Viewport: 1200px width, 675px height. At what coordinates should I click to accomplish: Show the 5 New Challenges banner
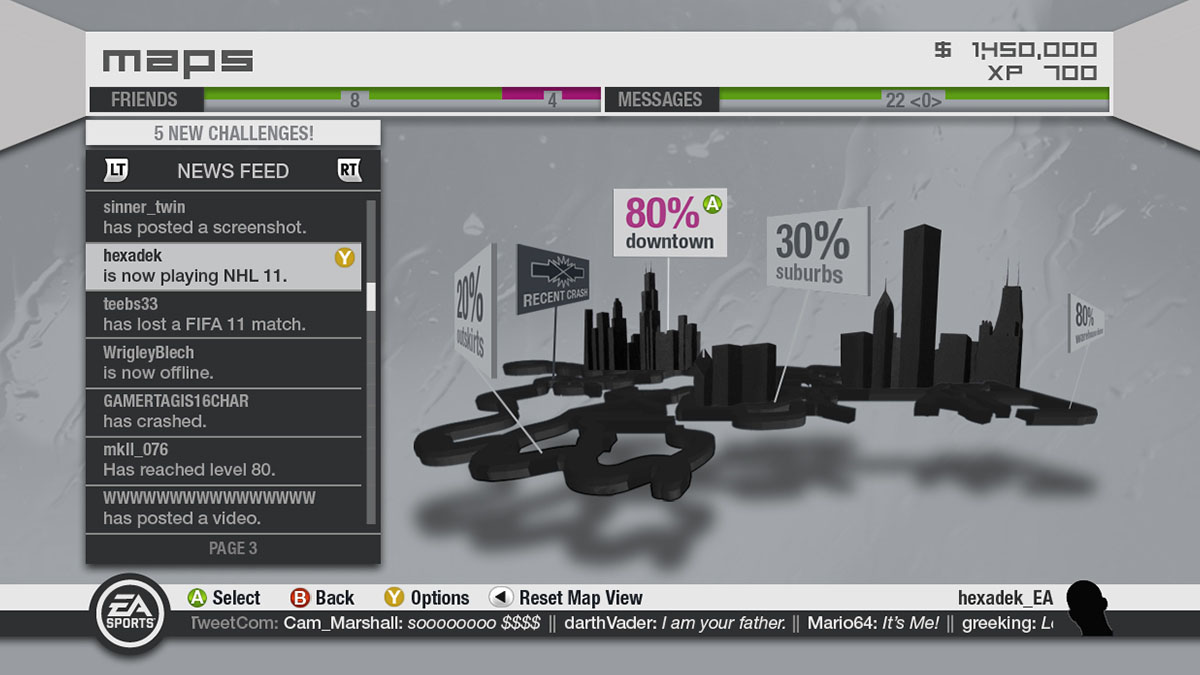233,133
